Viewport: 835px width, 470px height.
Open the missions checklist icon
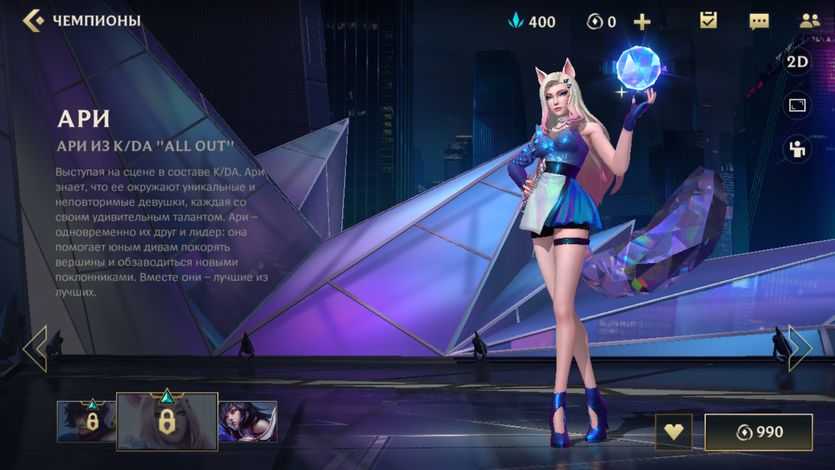click(x=708, y=20)
